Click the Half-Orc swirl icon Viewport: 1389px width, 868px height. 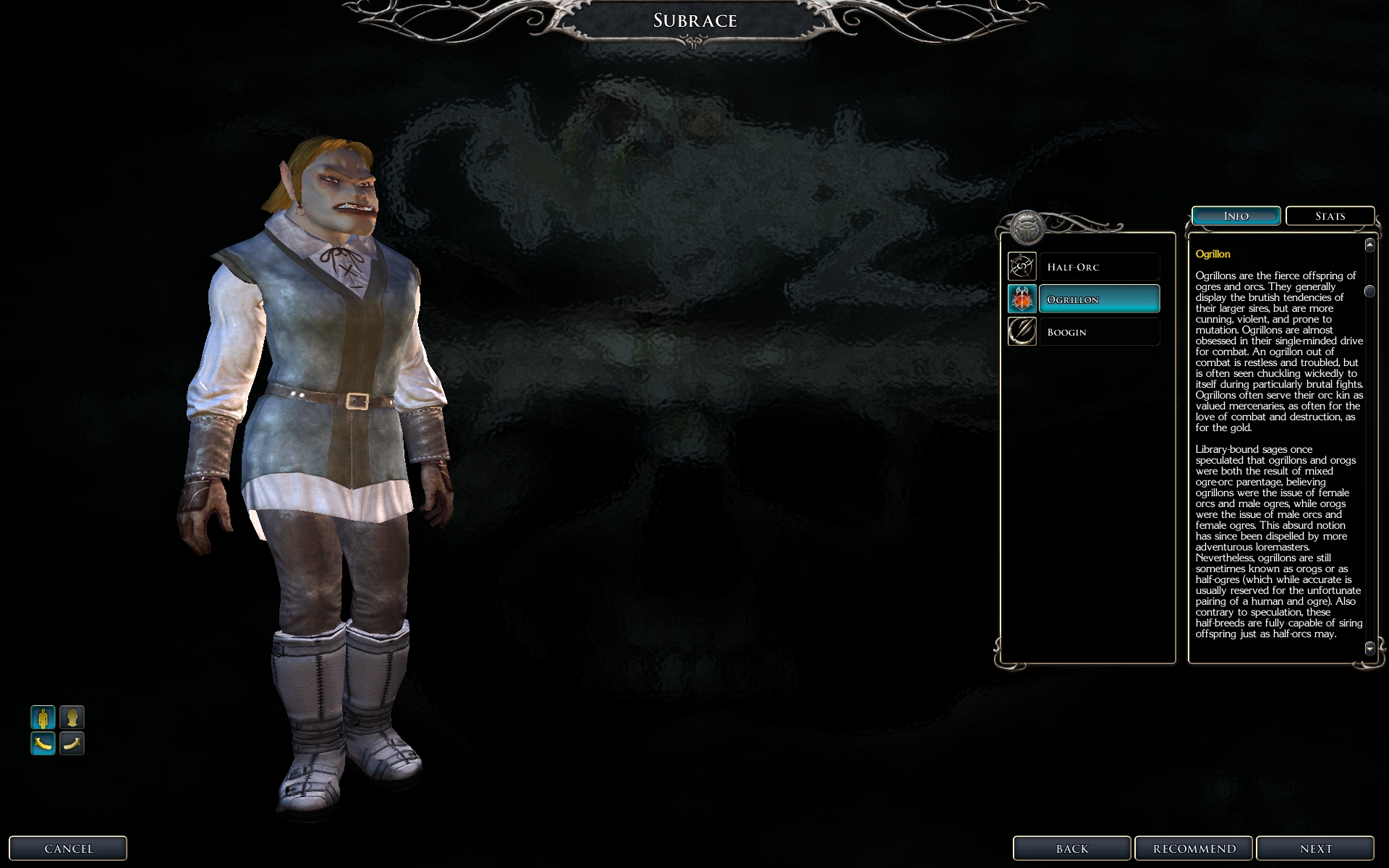point(1022,267)
